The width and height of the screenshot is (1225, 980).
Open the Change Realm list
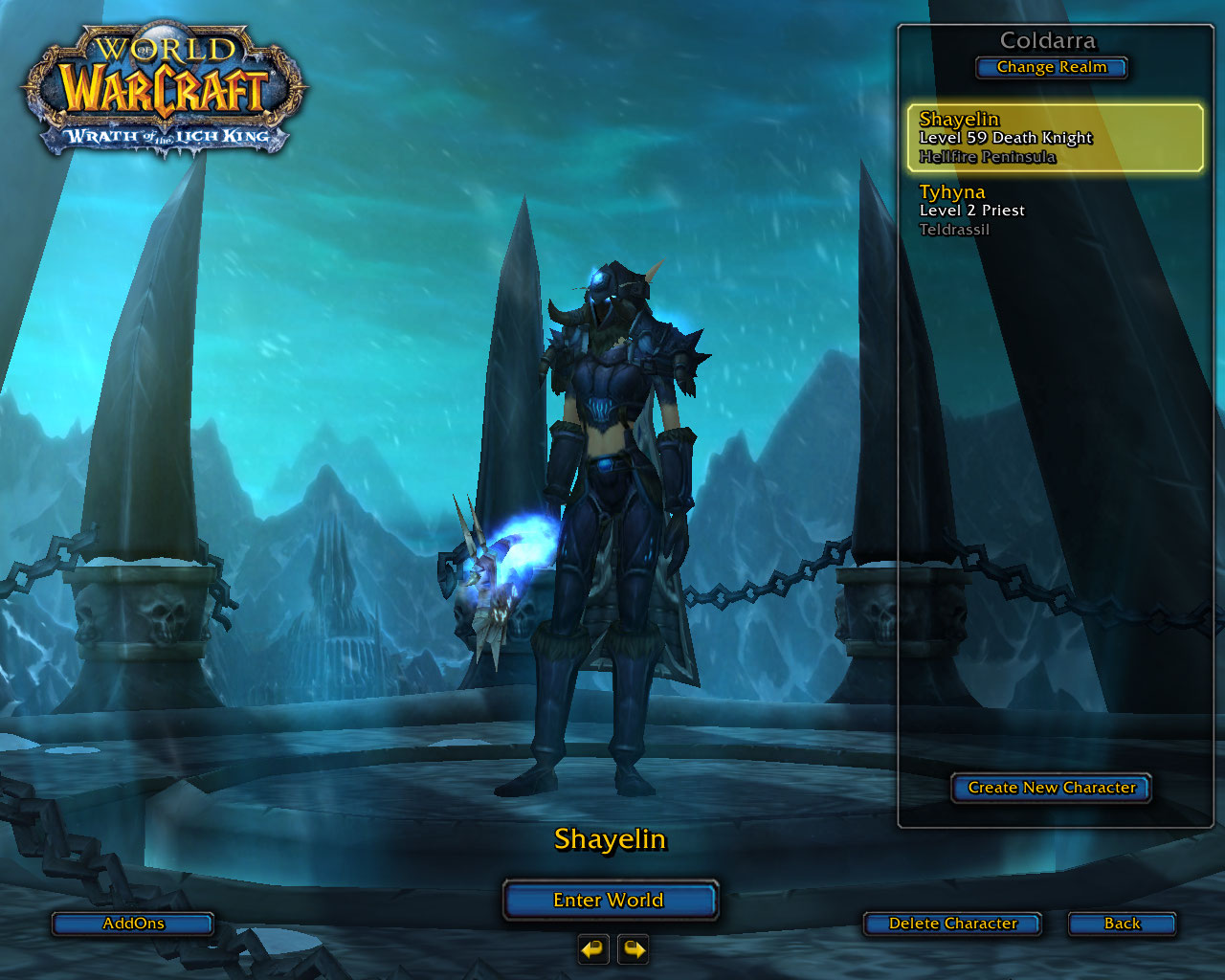[1051, 67]
